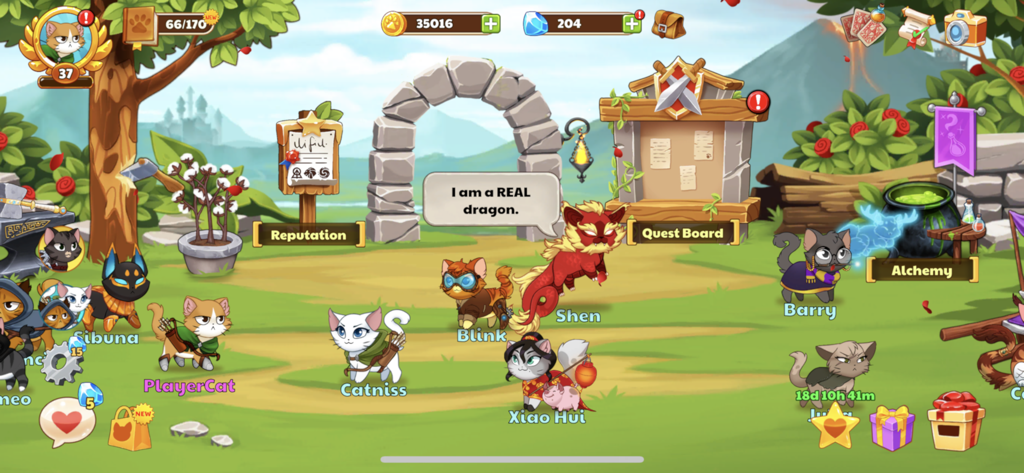Open the player cat profile portrait
The image size is (1024, 473).
click(x=65, y=38)
